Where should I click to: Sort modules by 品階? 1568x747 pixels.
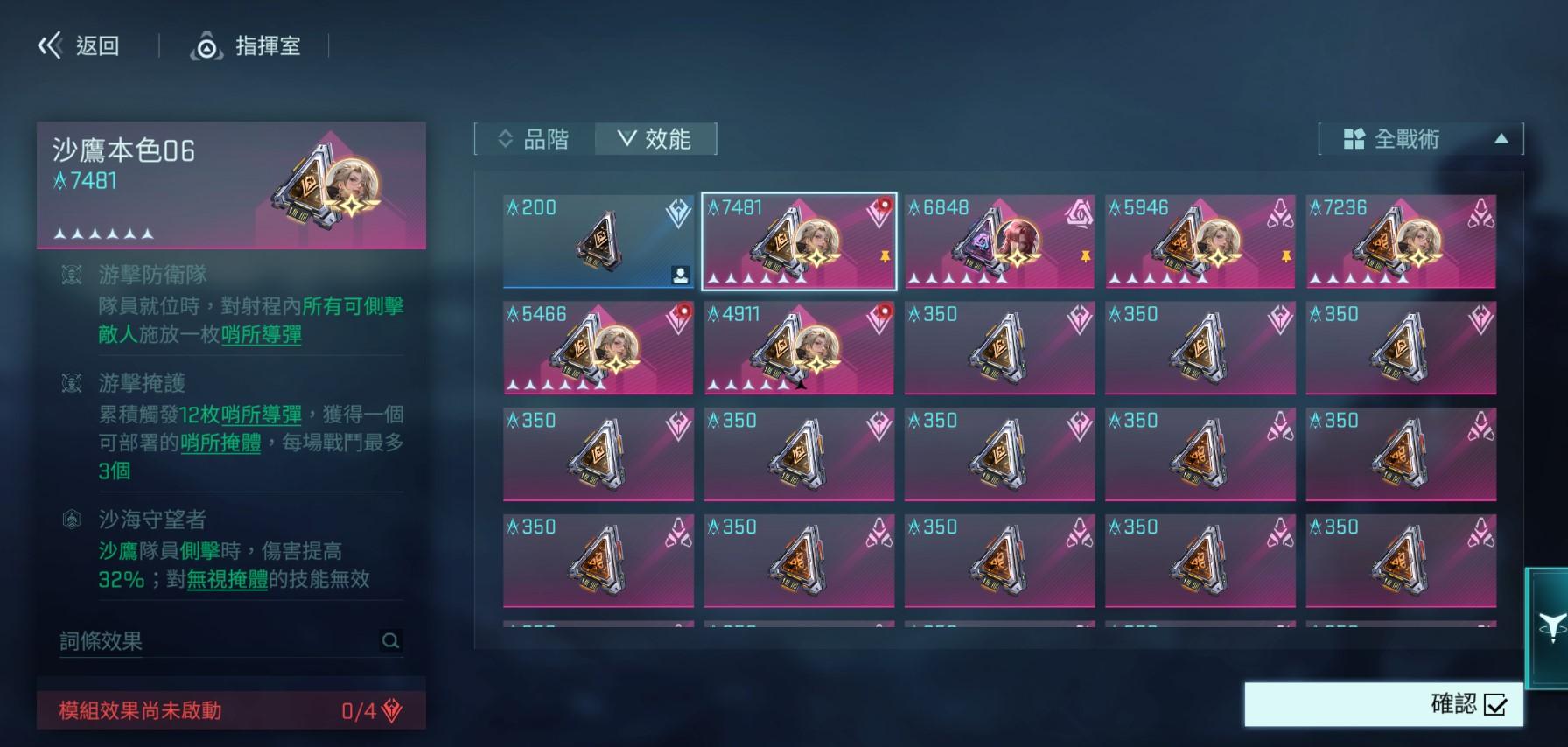[534, 139]
